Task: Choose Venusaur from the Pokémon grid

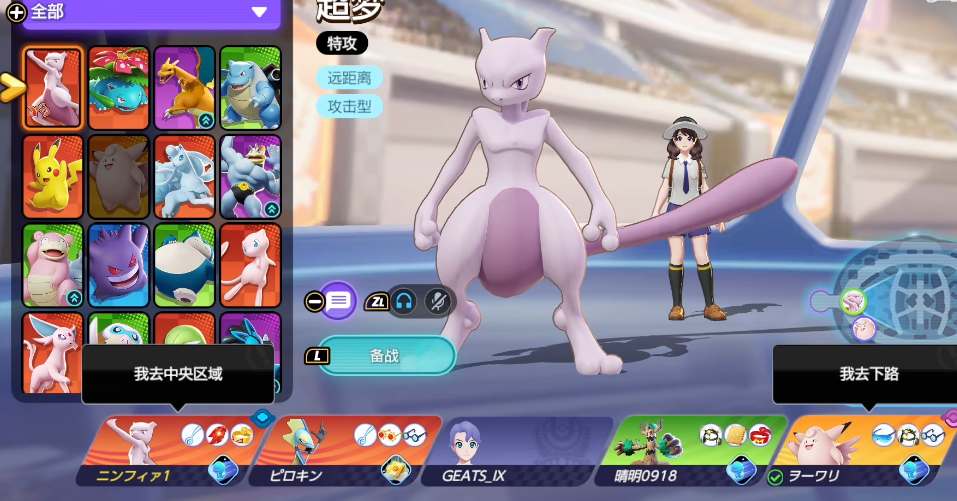Action: [x=119, y=87]
